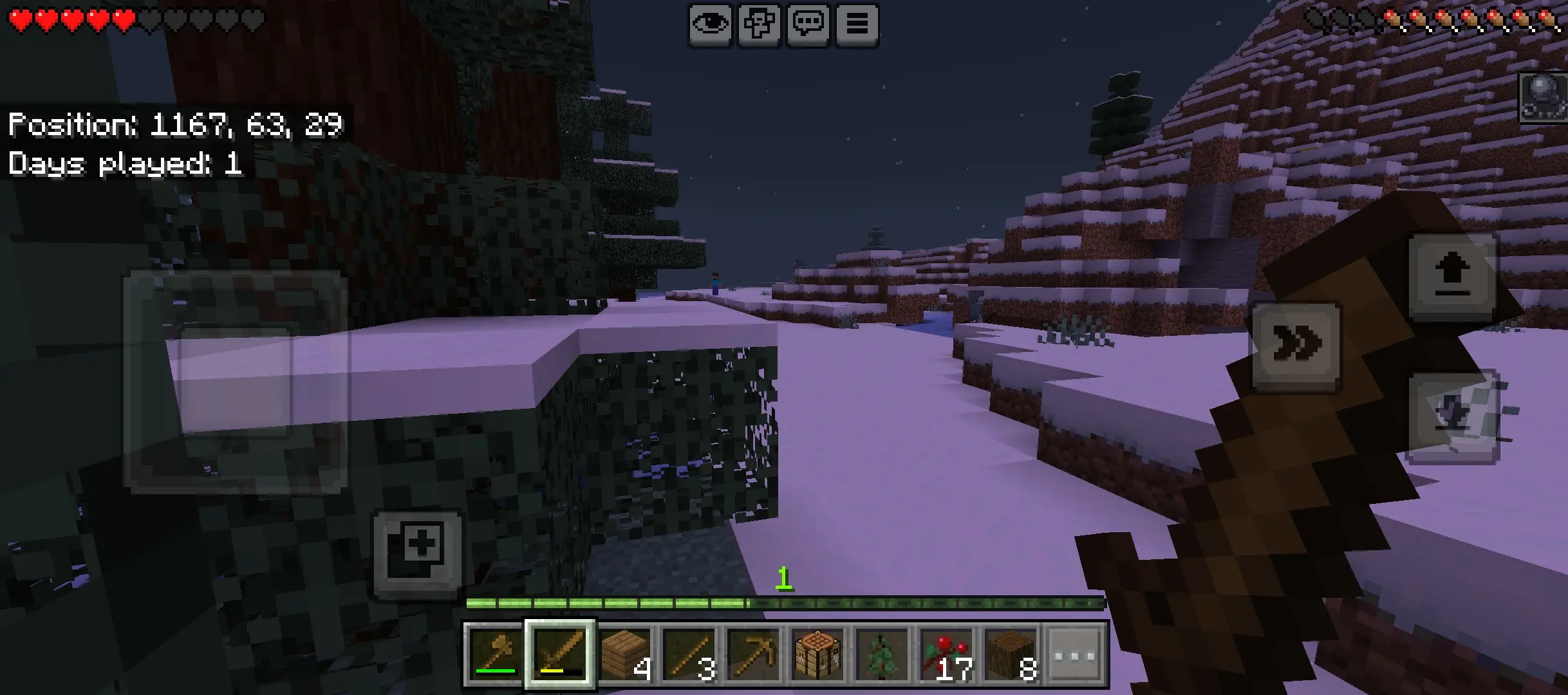Viewport: 1568px width, 695px height.
Task: Equip the wooden pickaxe from hotbar
Action: click(x=754, y=654)
